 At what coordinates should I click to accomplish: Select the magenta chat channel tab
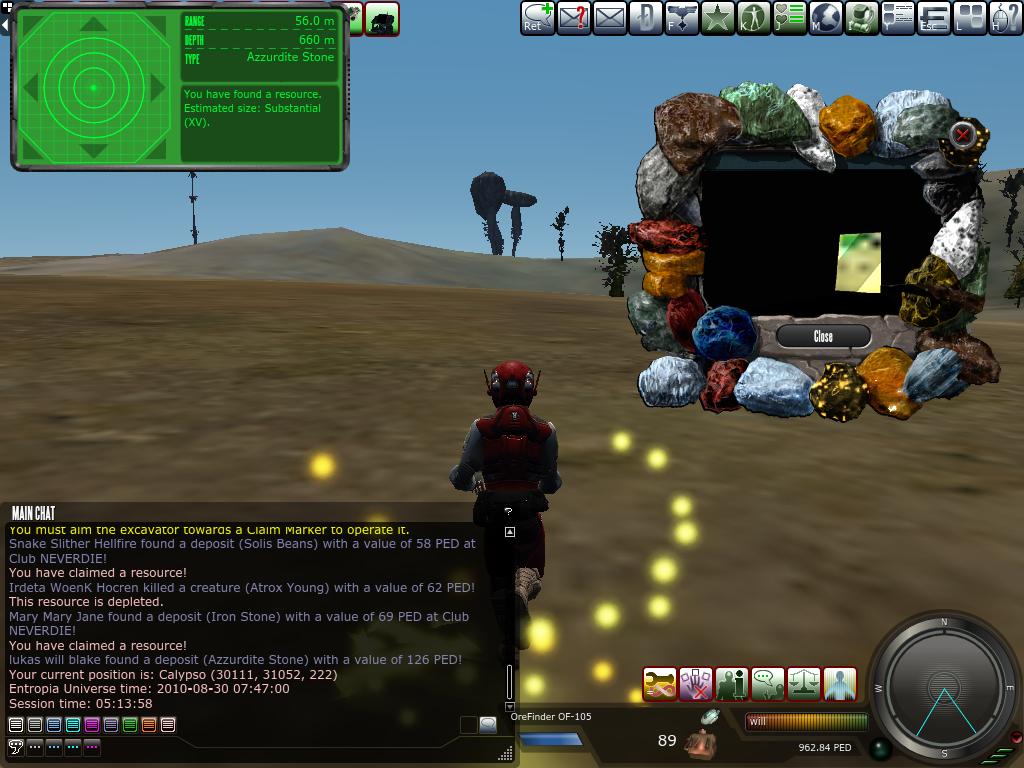point(92,725)
